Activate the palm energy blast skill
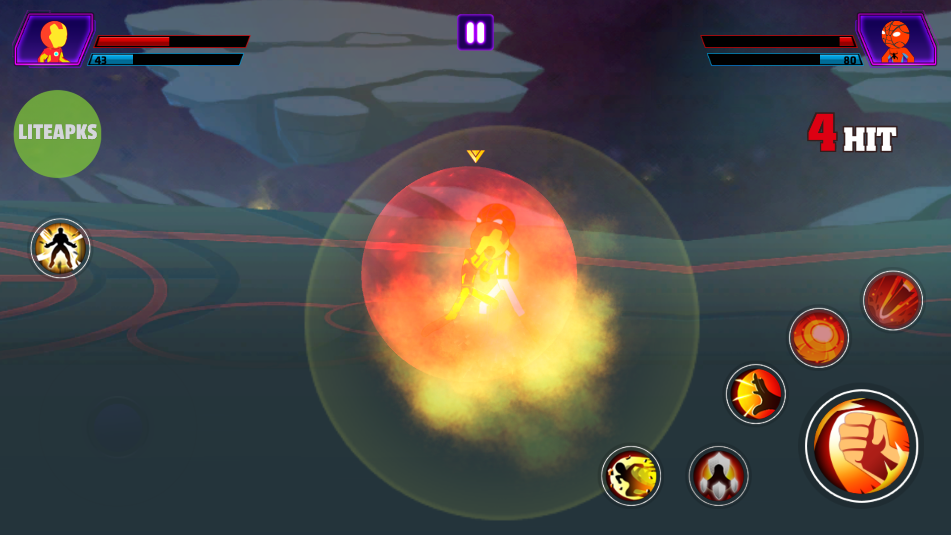This screenshot has width=951, height=535. tap(755, 394)
